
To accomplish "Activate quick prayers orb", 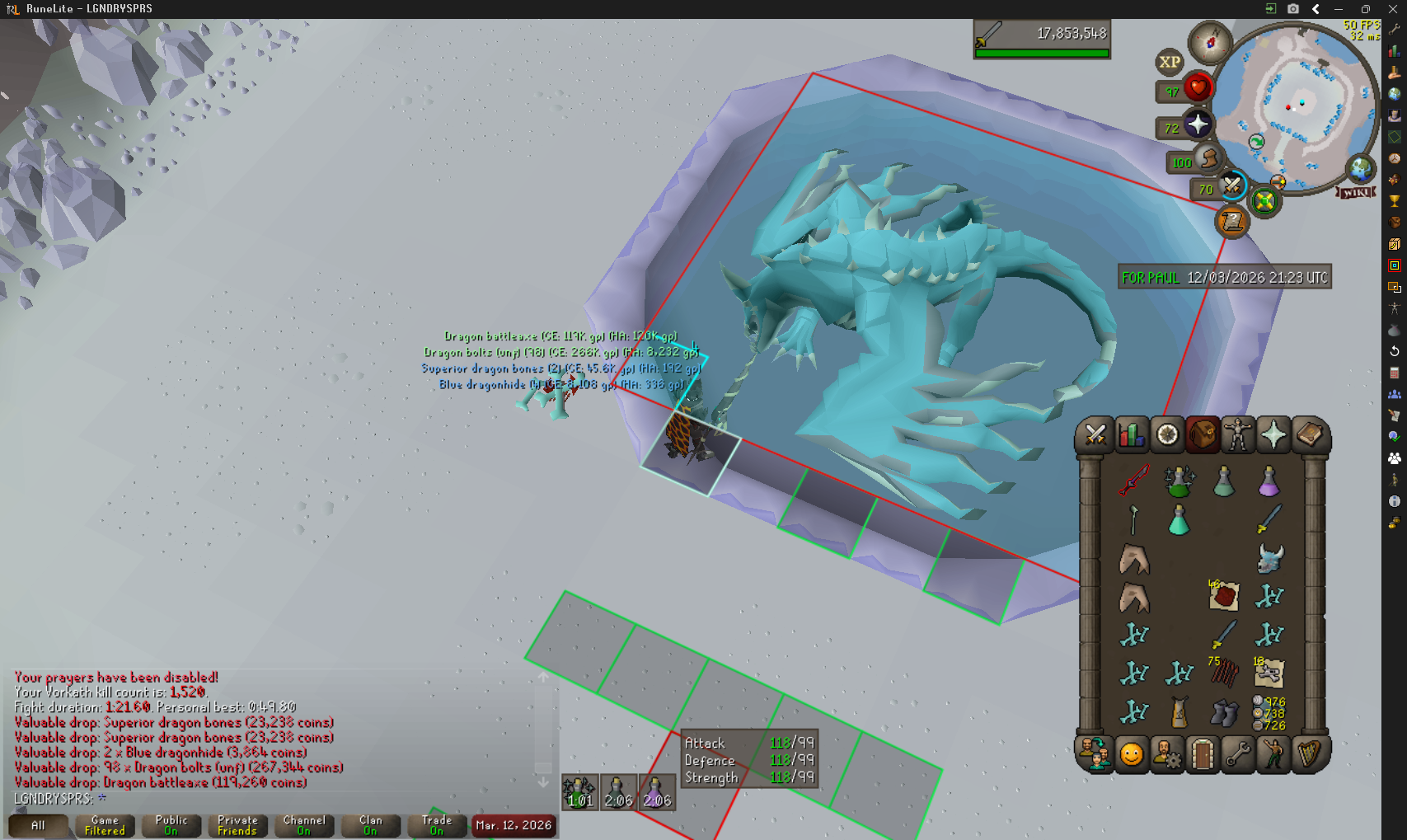I will click(1198, 124).
